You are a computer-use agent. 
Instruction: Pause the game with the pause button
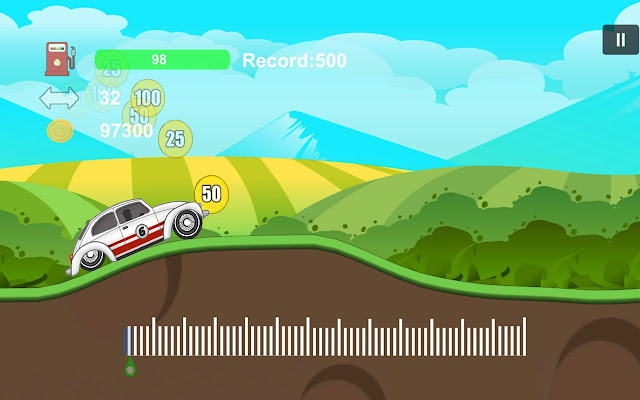point(619,40)
